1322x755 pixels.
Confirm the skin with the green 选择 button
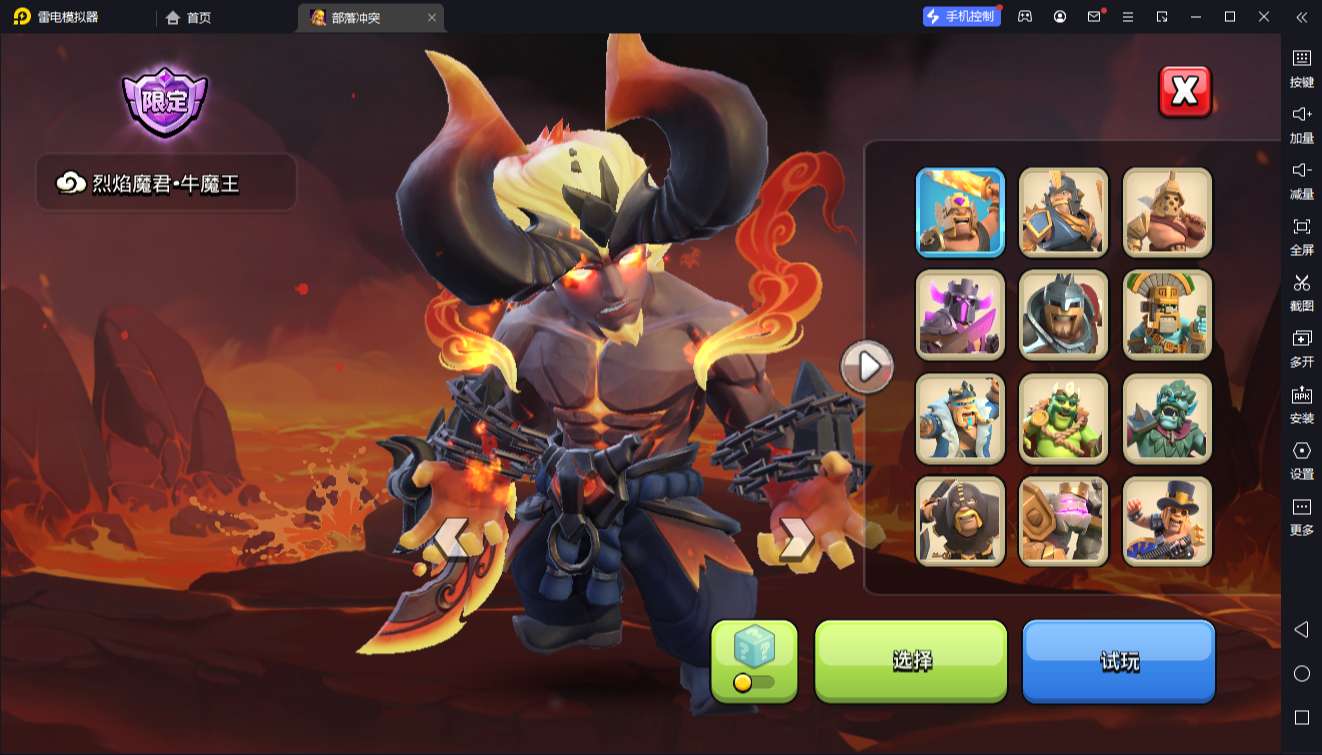911,660
